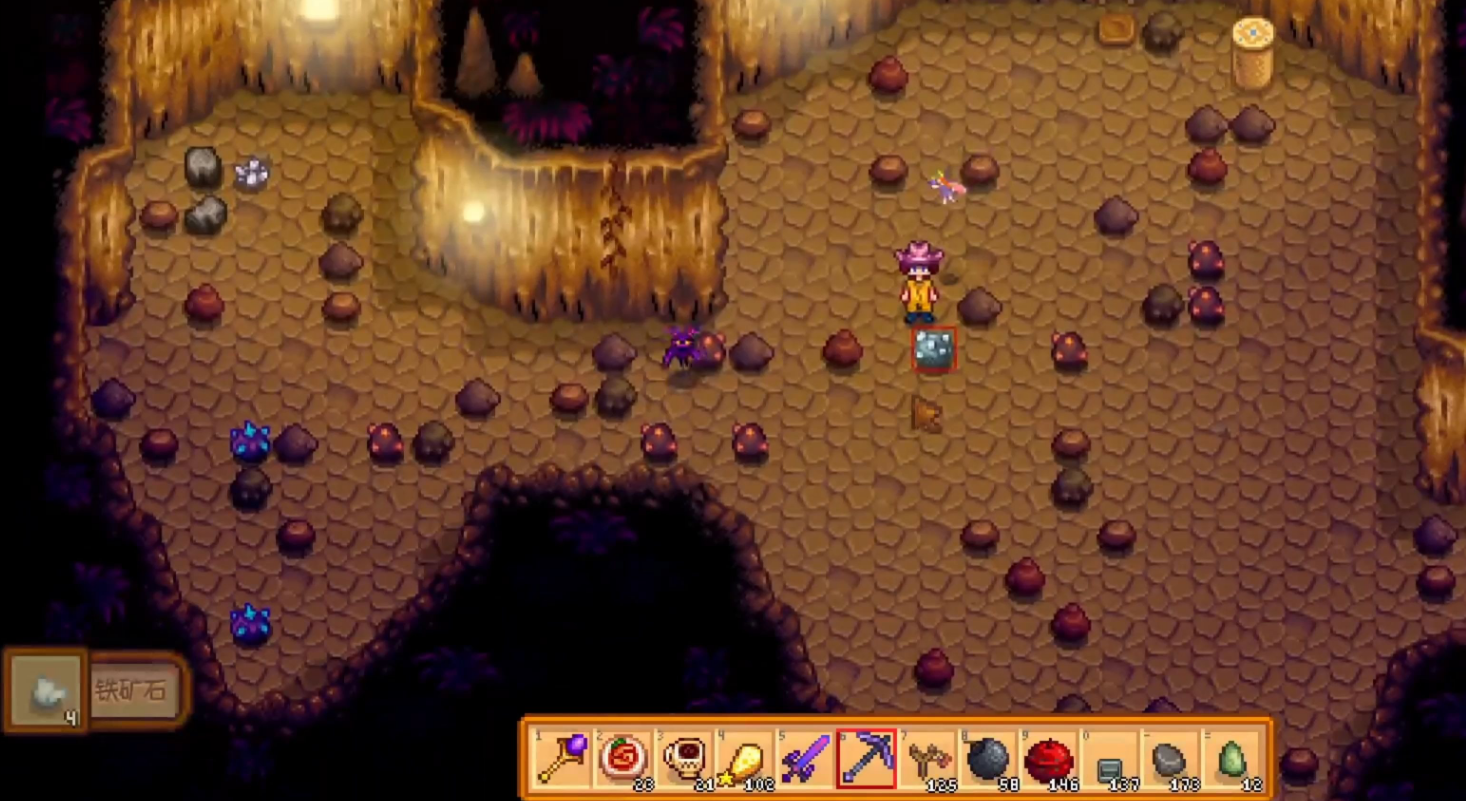Select the espresso coffee cup slot
The width and height of the screenshot is (1466, 801).
pos(684,759)
